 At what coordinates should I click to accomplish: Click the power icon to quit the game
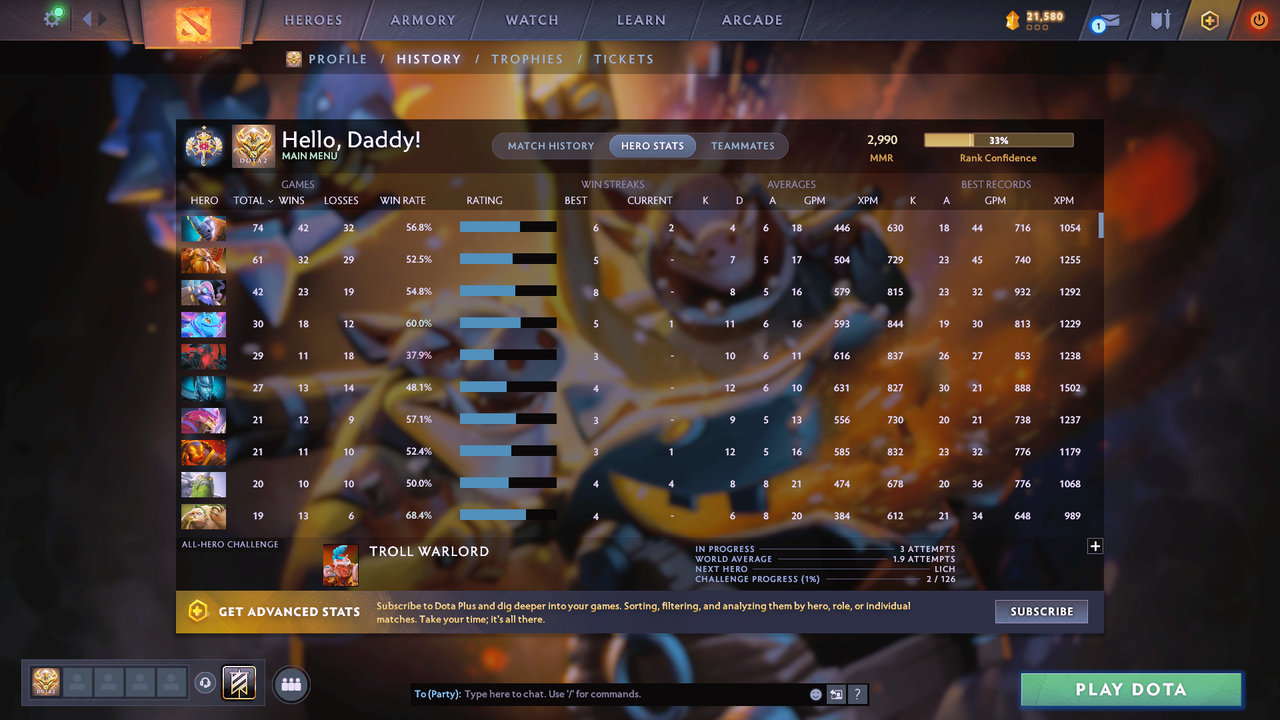(1258, 19)
